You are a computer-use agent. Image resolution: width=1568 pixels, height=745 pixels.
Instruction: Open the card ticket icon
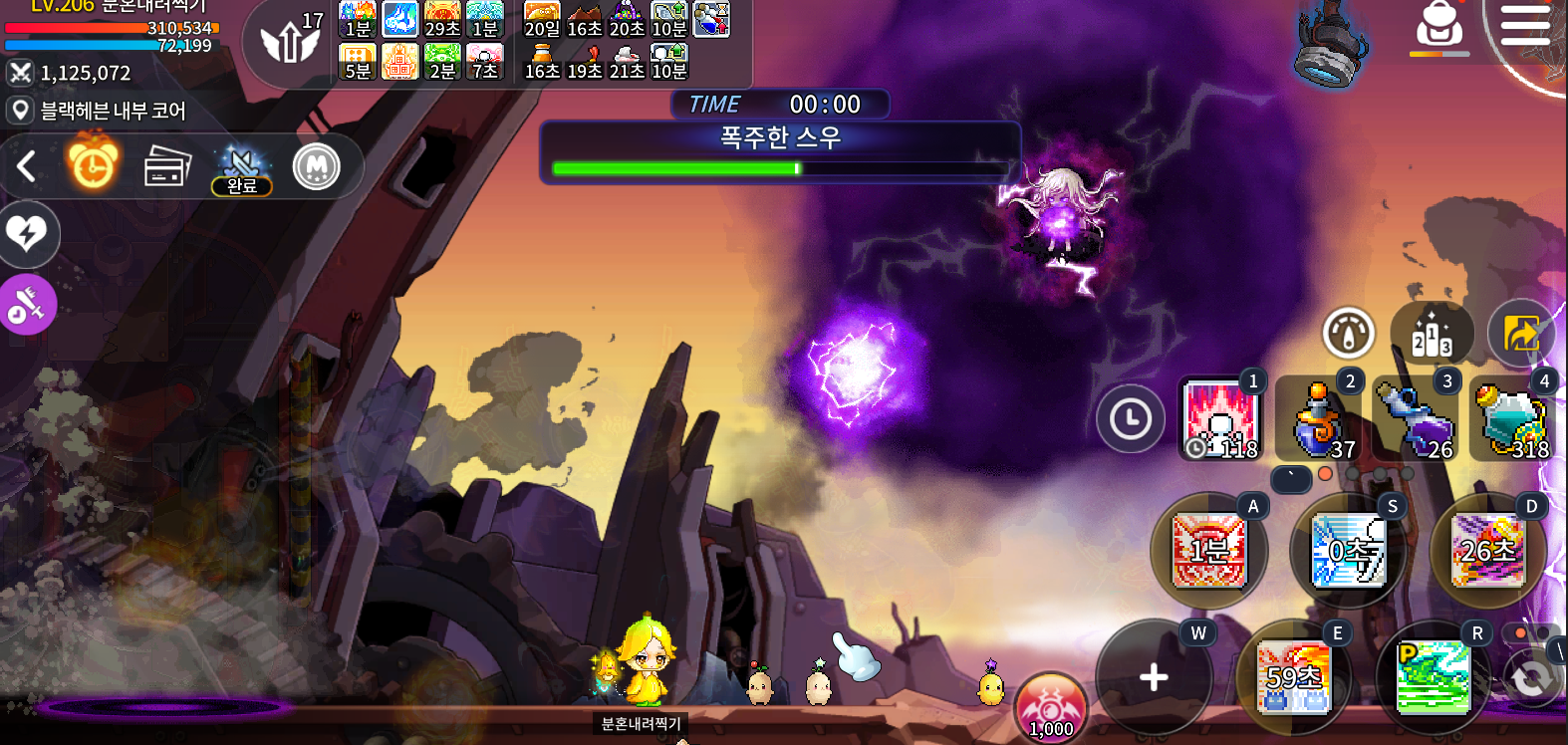(167, 166)
